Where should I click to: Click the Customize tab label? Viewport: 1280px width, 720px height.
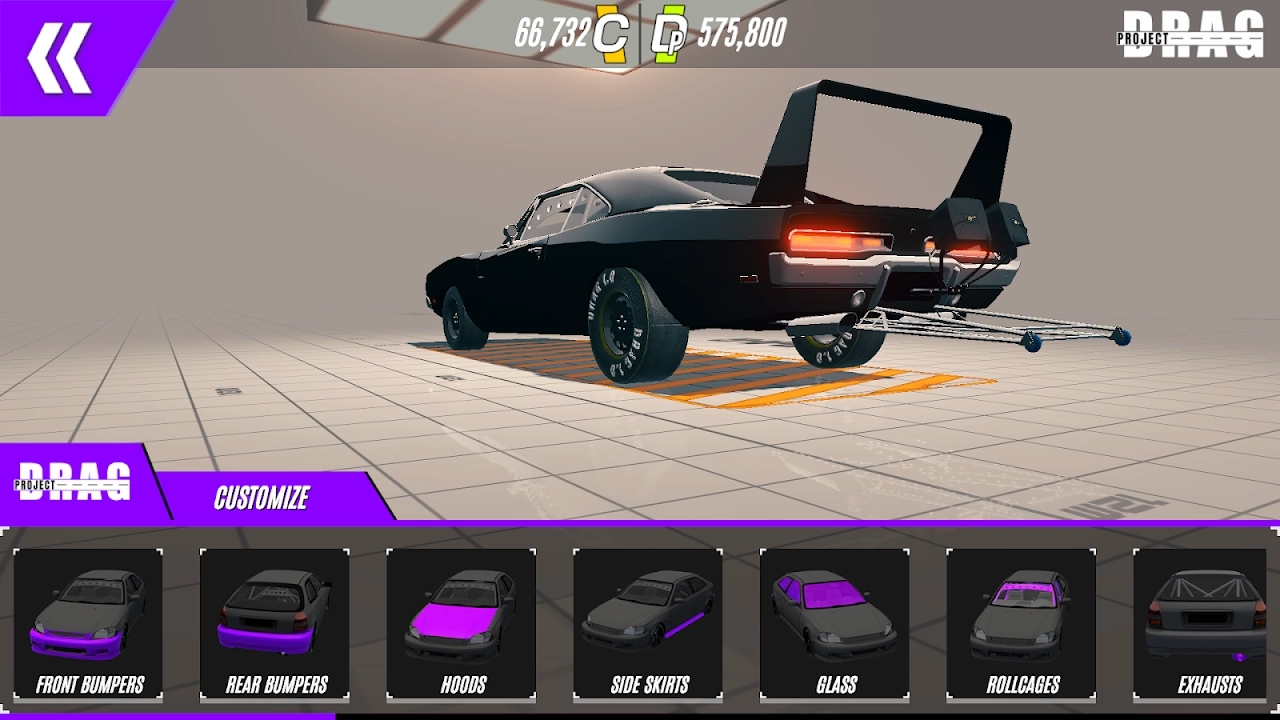262,497
